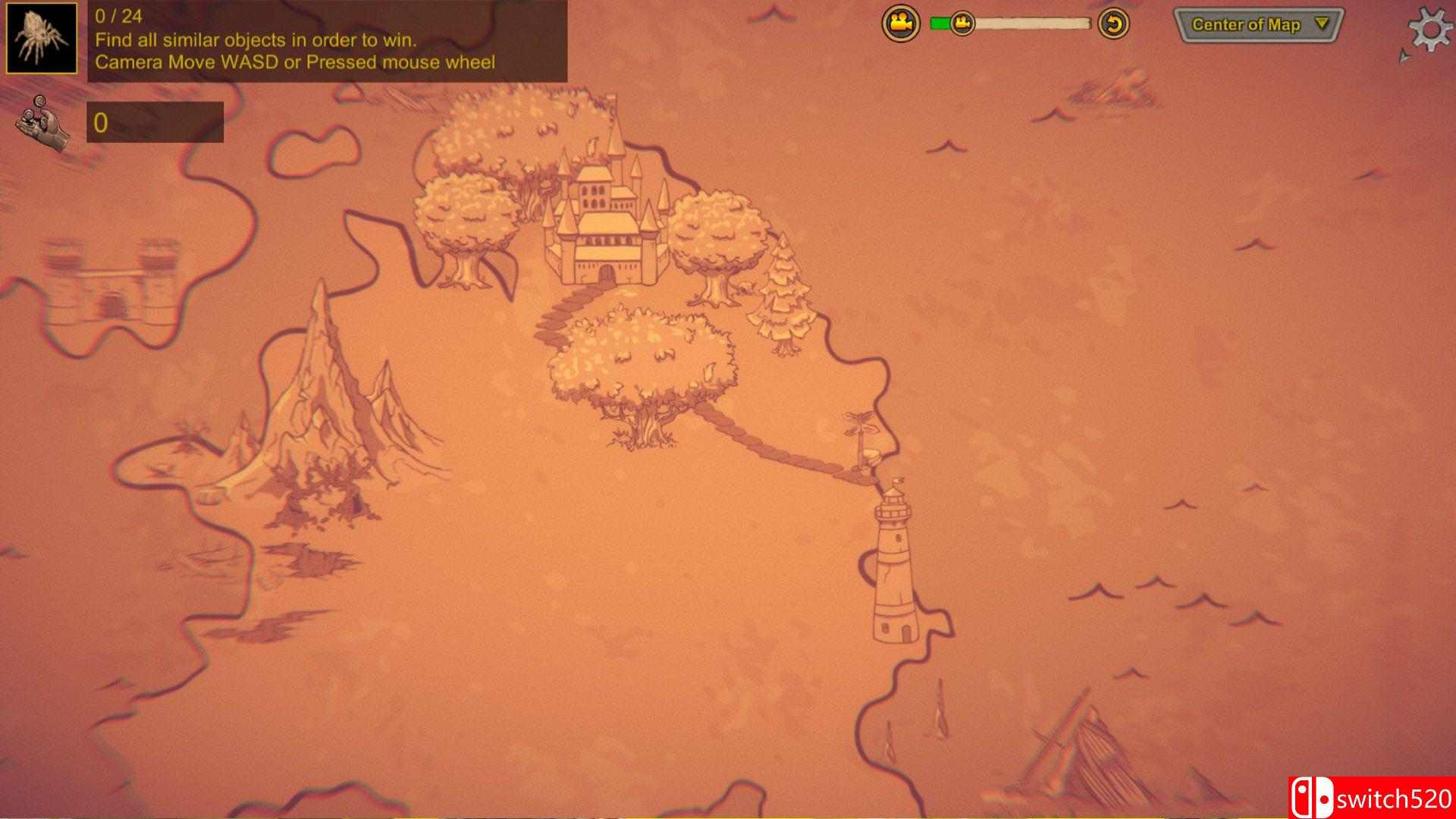Click the score value box showing 0
This screenshot has height=819, width=1456.
155,121
